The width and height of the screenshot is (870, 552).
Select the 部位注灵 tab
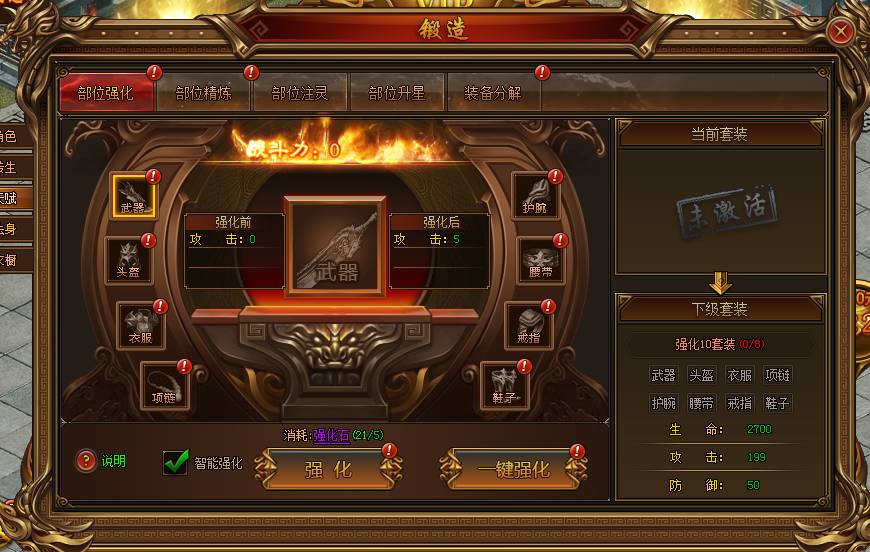click(x=300, y=93)
